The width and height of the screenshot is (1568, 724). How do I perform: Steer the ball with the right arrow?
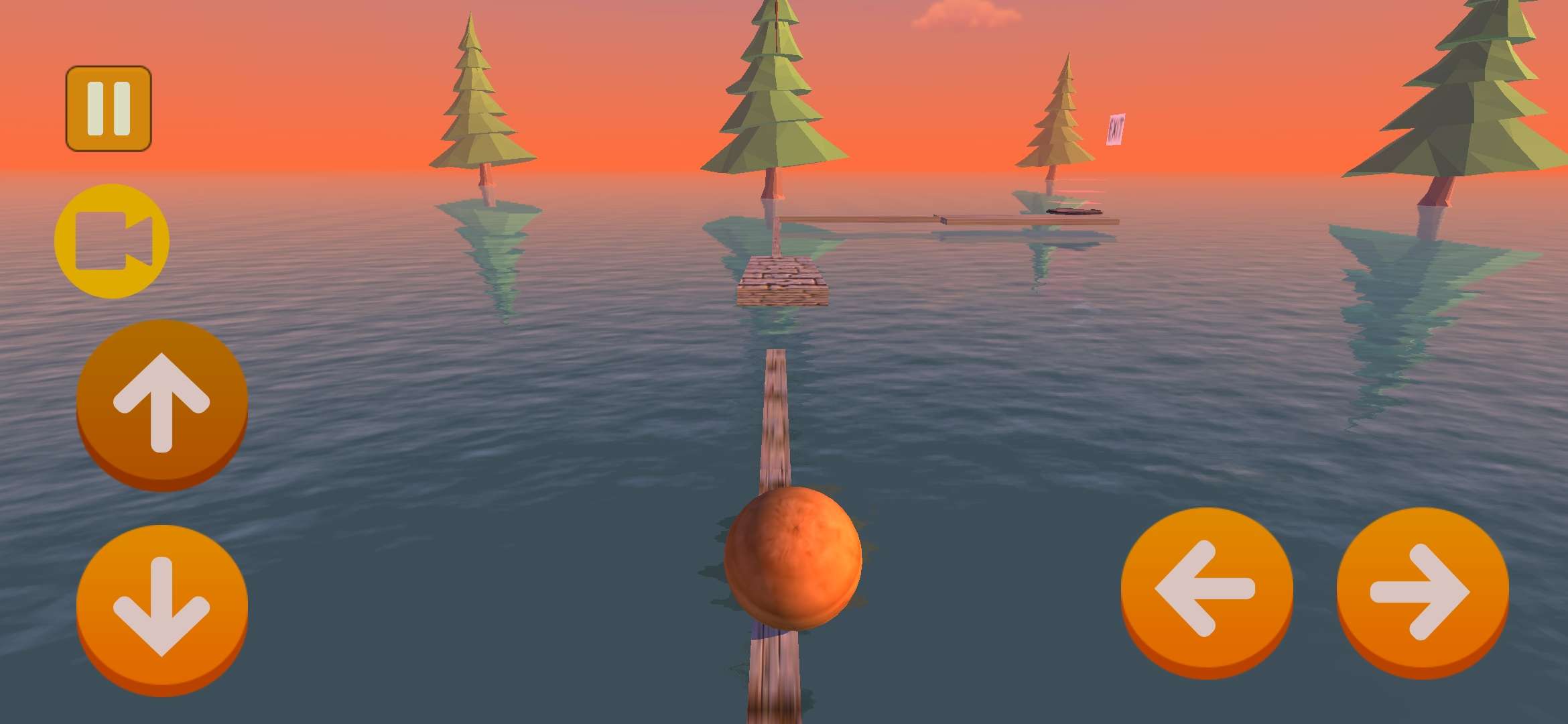(x=1422, y=590)
